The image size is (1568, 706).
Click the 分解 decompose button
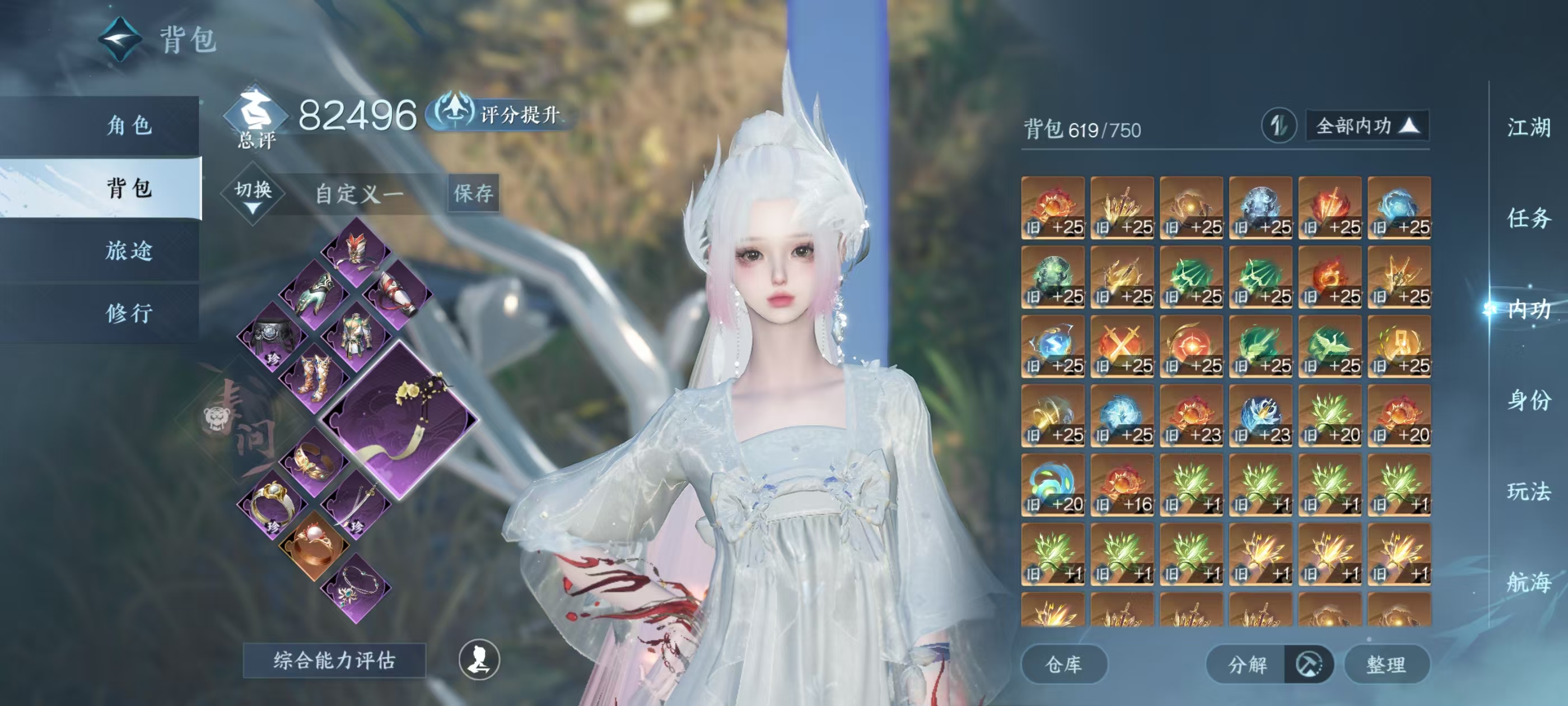[1247, 665]
